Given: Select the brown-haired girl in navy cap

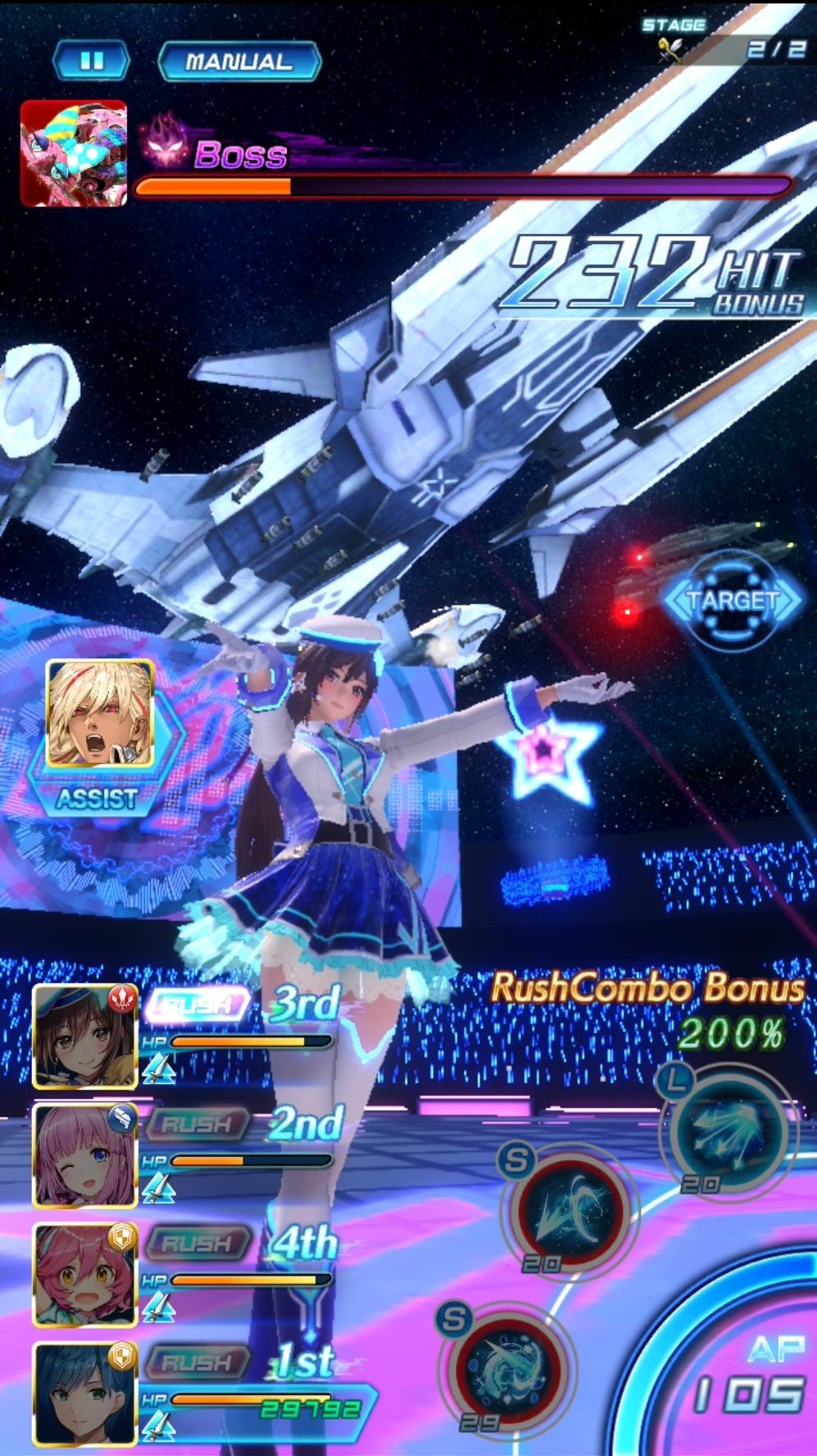Looking at the screenshot, I should pyautogui.click(x=84, y=1037).
